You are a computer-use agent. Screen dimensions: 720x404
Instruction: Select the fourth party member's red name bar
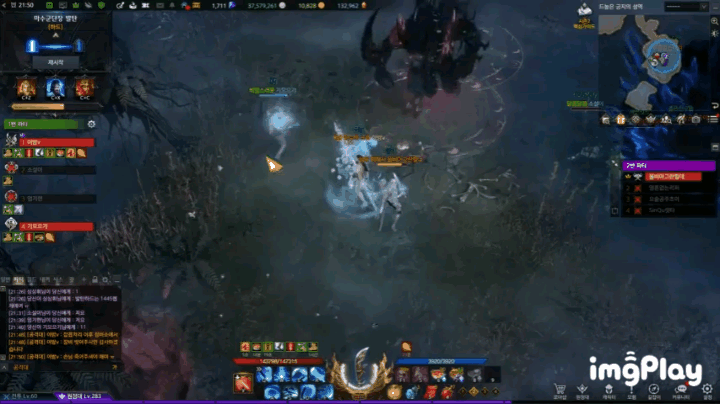click(56, 226)
